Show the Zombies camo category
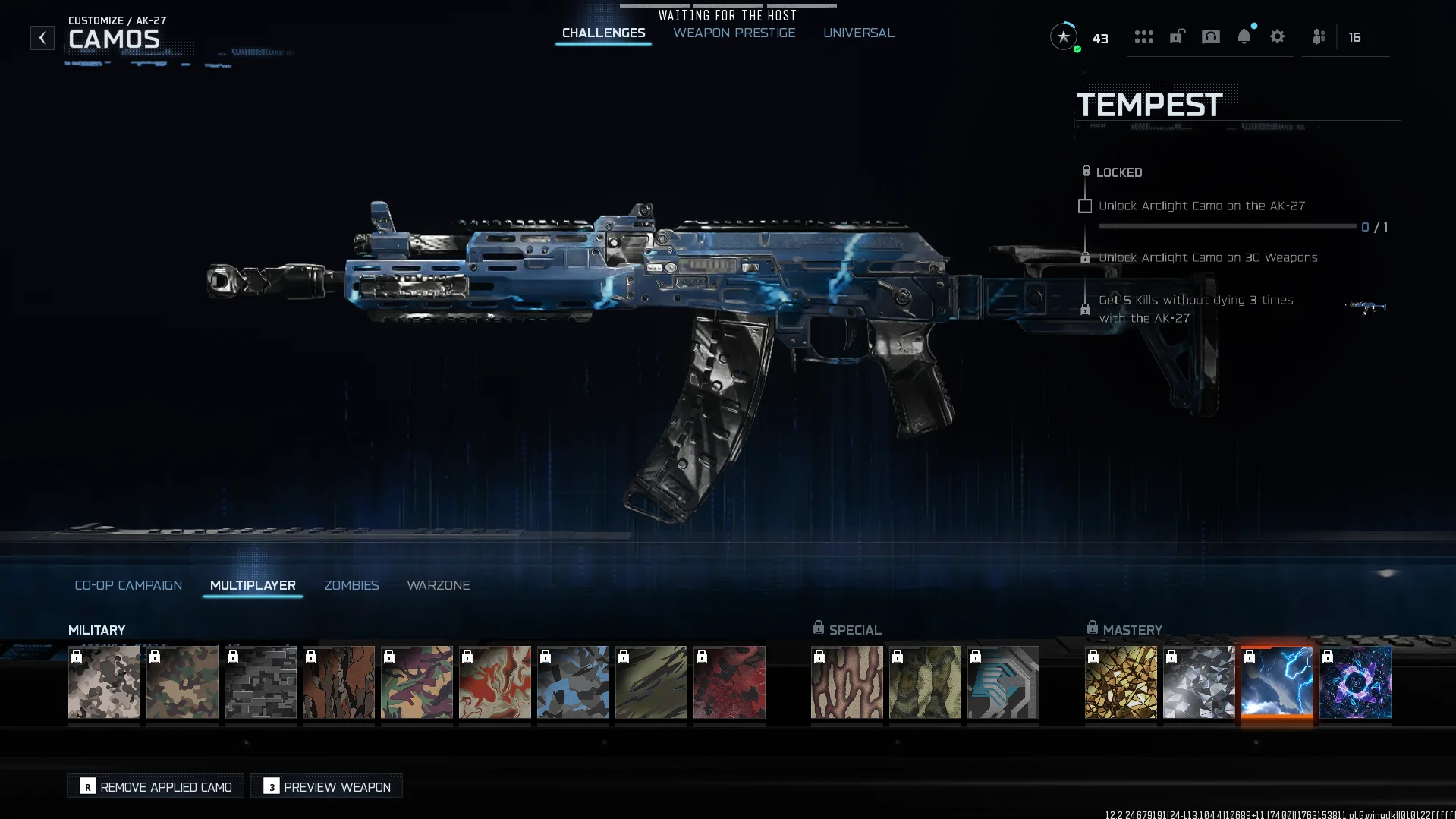1456x819 pixels. pyautogui.click(x=351, y=585)
